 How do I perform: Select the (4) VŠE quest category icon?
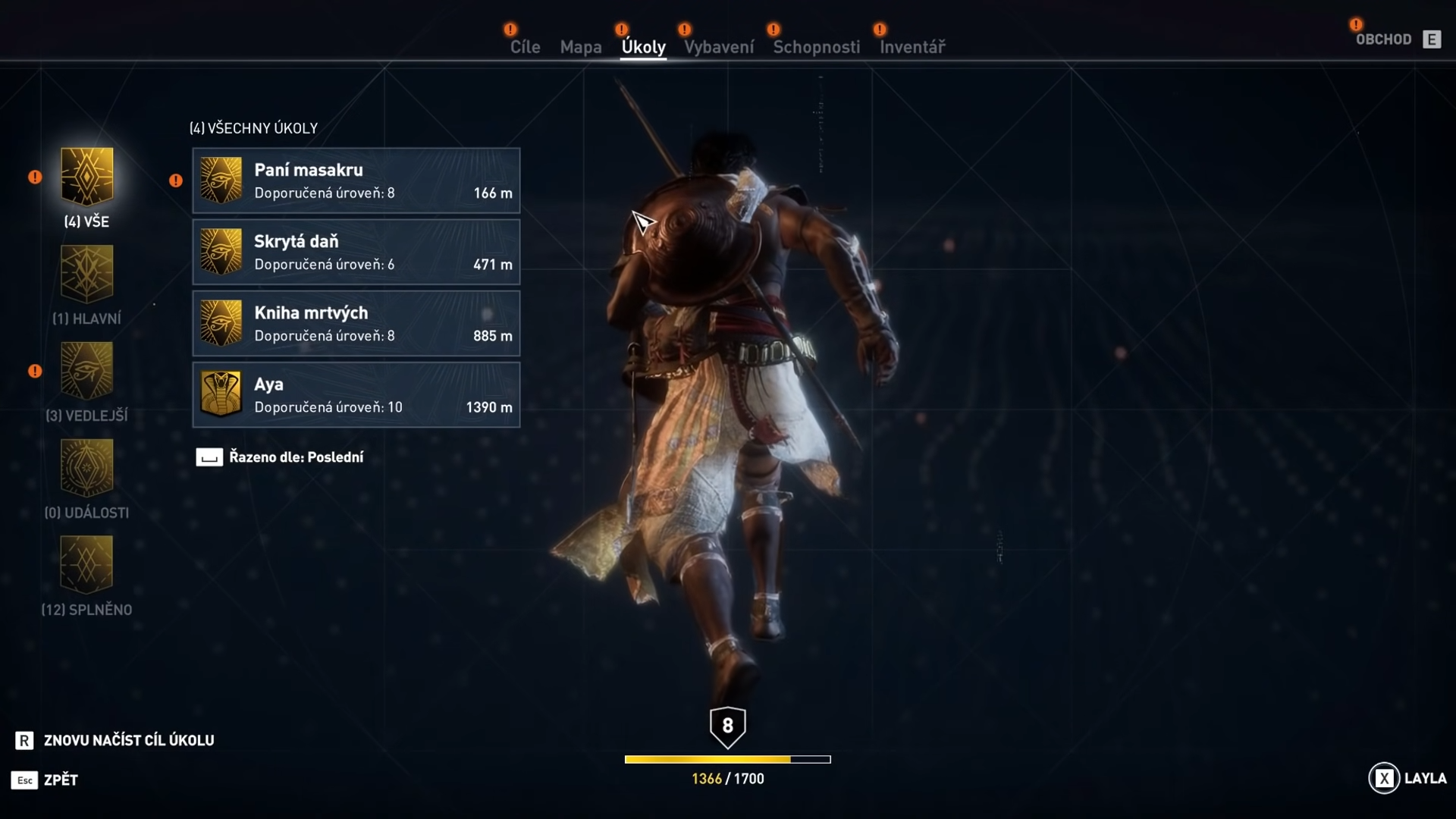(86, 176)
